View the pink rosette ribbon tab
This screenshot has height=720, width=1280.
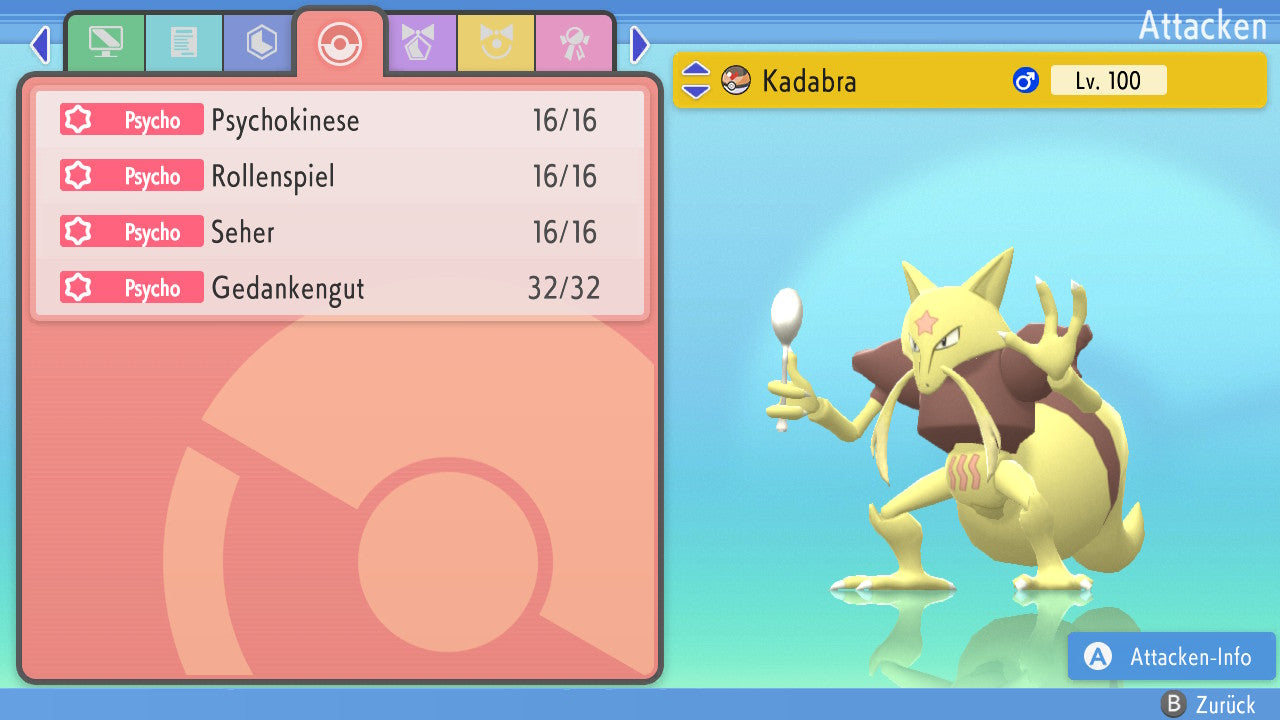pos(574,44)
